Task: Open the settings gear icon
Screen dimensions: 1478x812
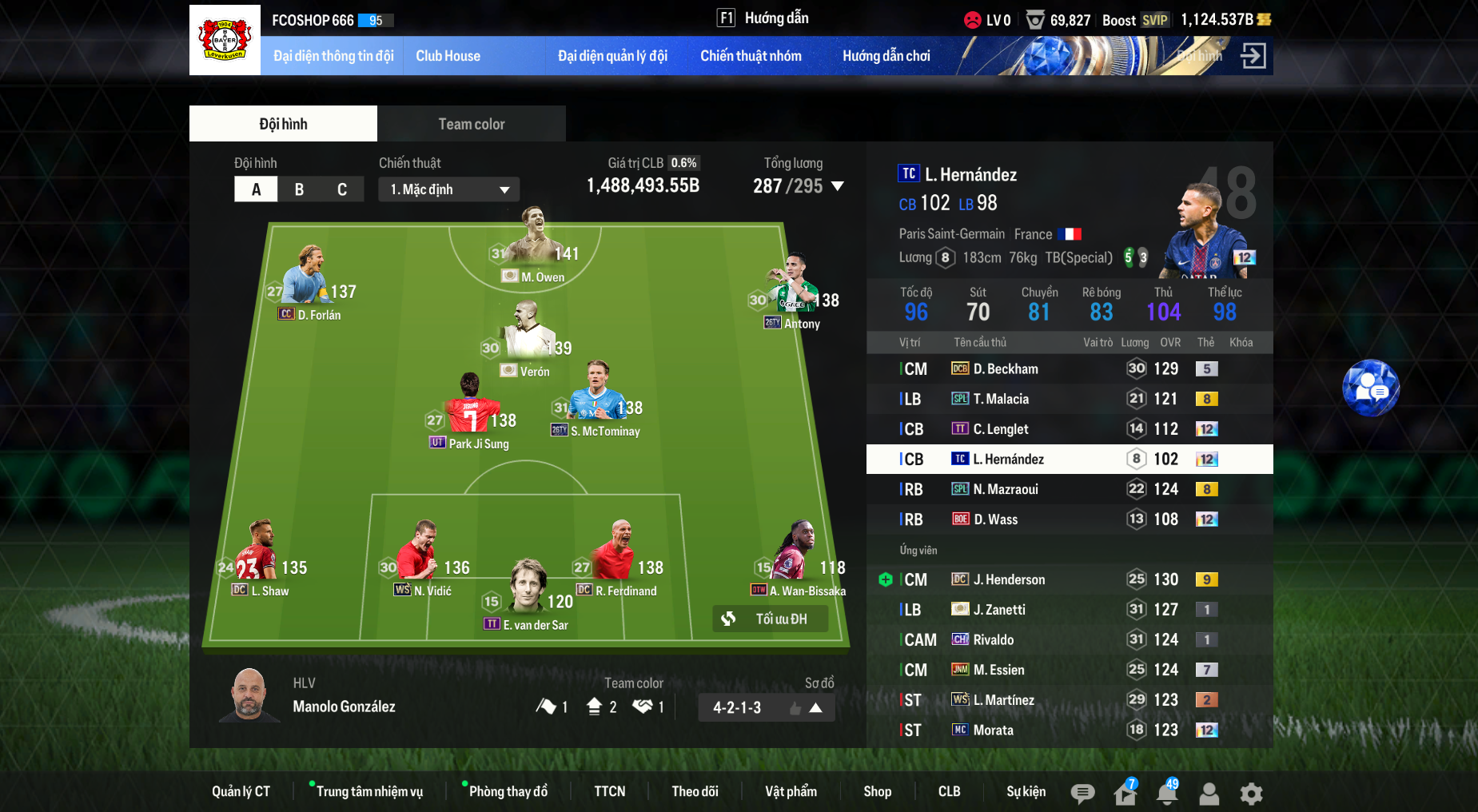Action: [x=1251, y=794]
